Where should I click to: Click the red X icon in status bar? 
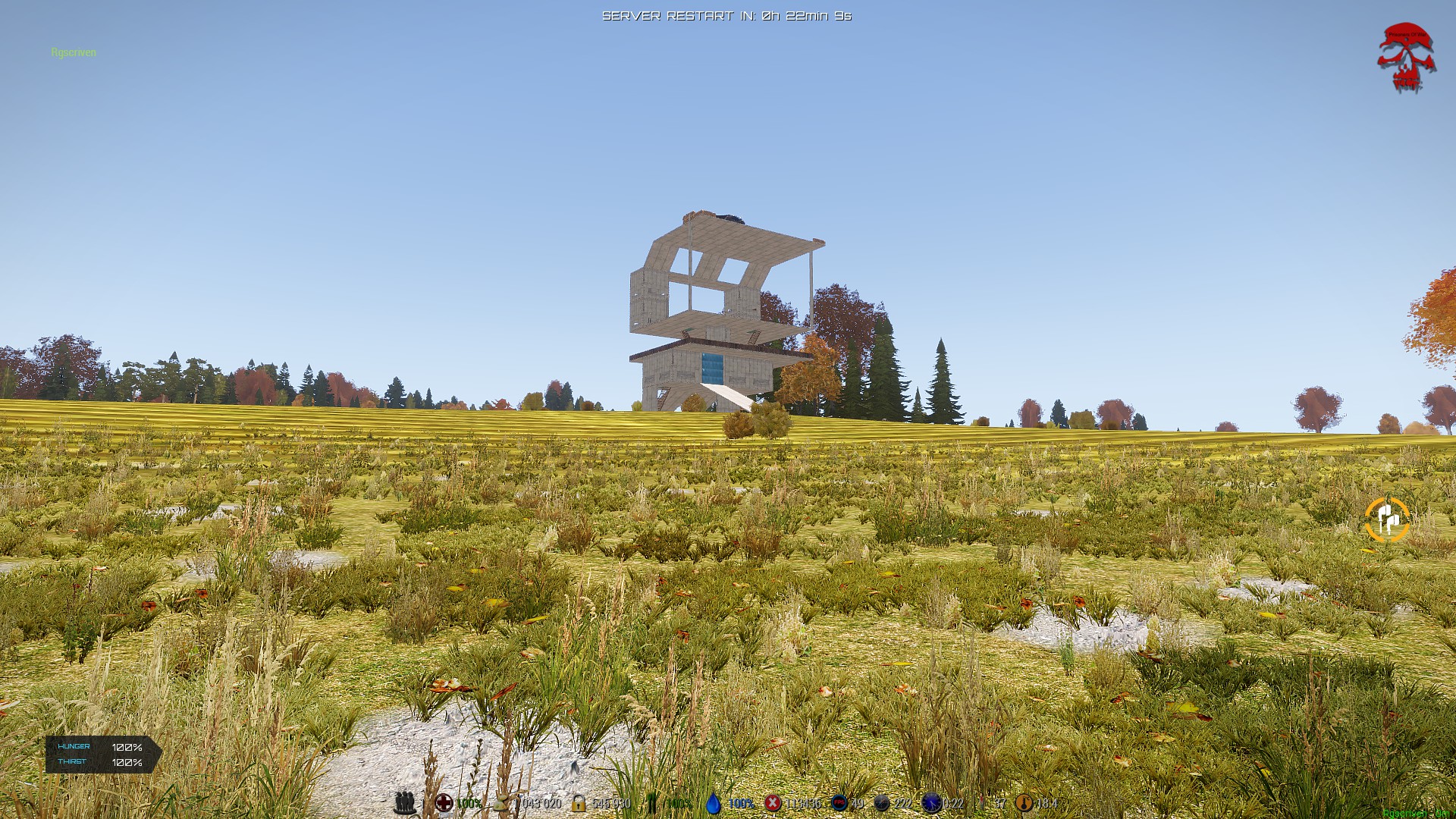click(773, 802)
